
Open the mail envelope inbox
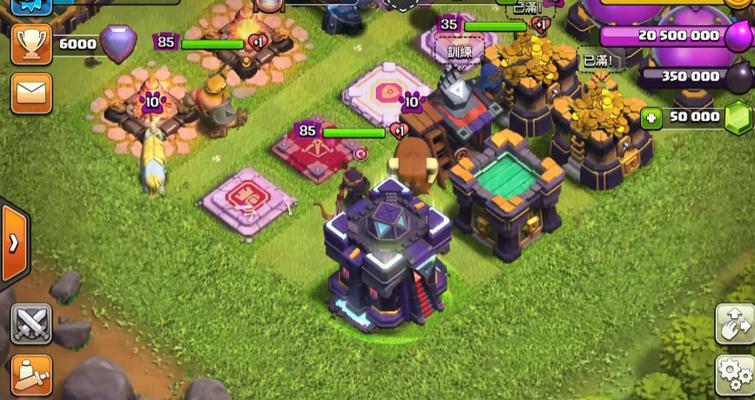pyautogui.click(x=30, y=93)
